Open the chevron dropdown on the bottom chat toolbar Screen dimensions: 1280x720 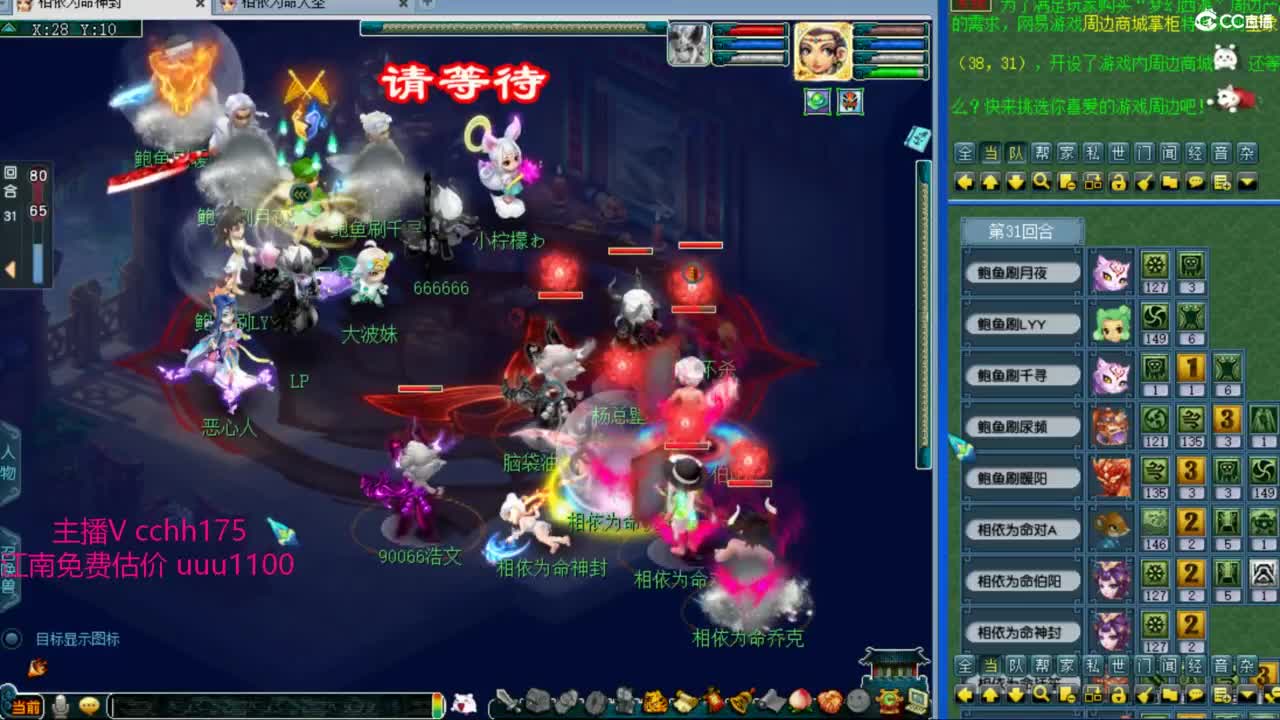(x=1246, y=694)
